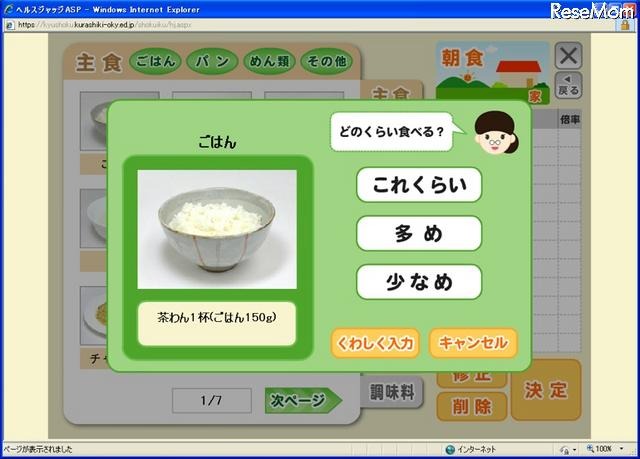640x459 pixels.
Task: Go back with the 戻る button
Action: pyautogui.click(x=567, y=85)
